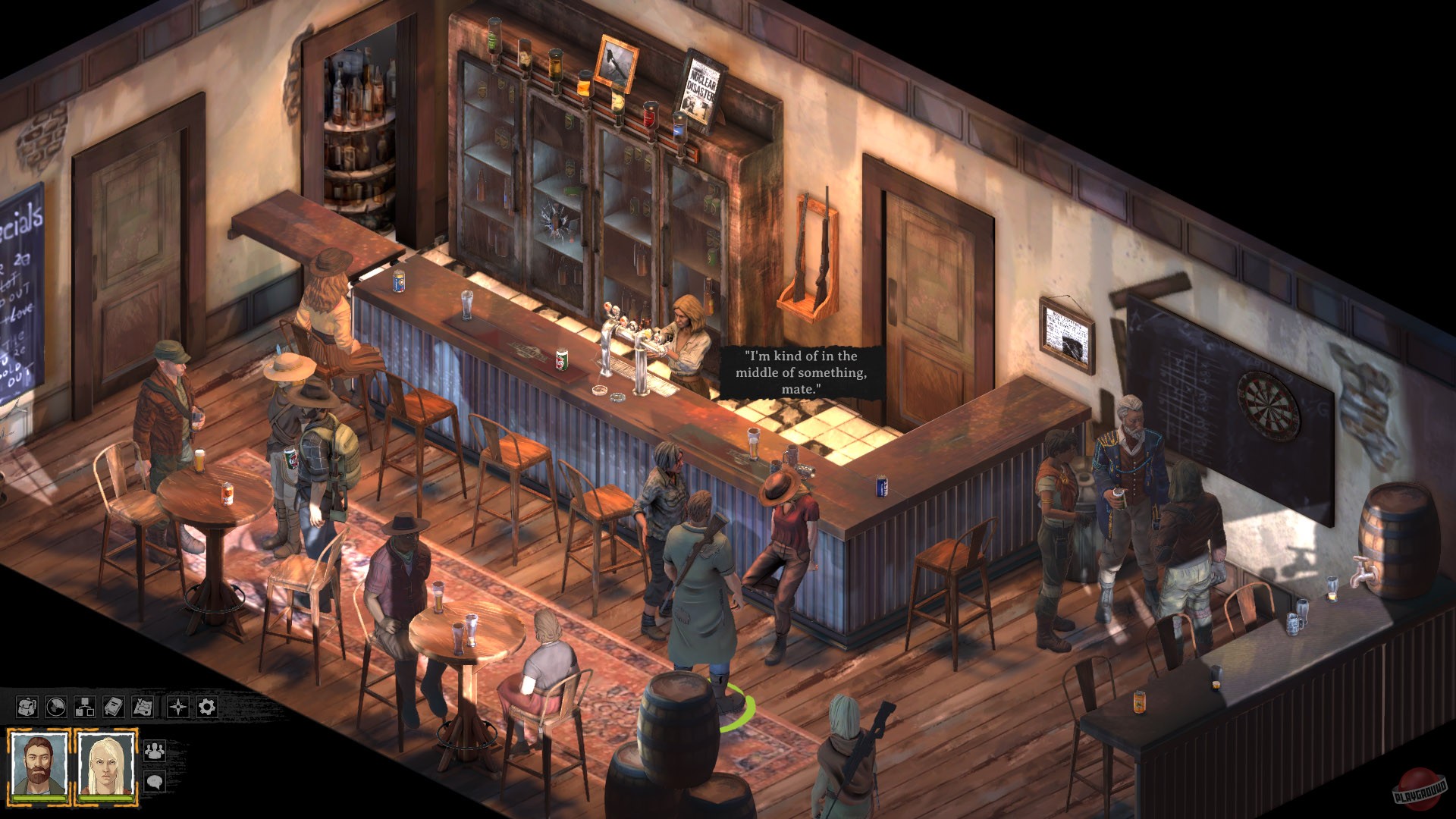This screenshot has width=1456, height=819.
Task: Open the character skill tree icon
Action: tap(84, 706)
